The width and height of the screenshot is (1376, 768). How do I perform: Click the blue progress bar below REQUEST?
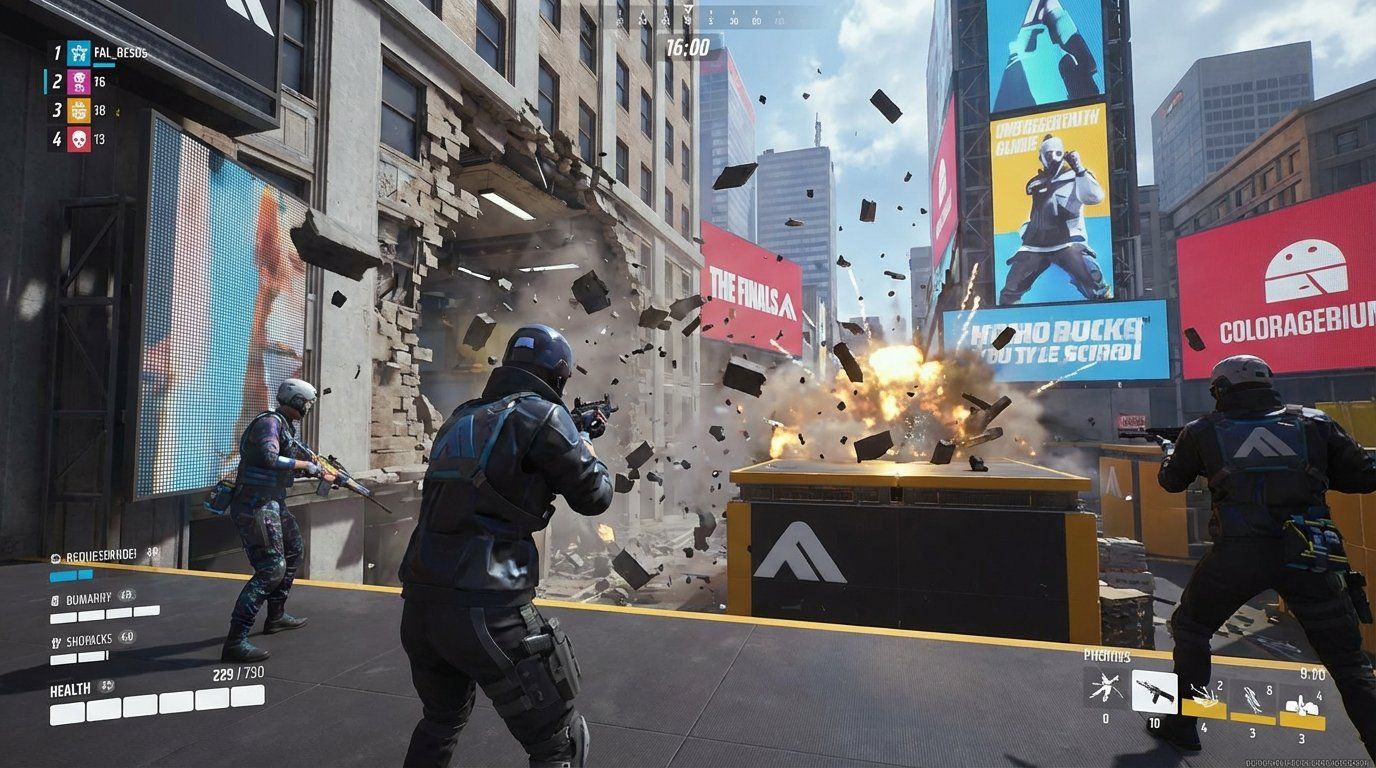[70, 575]
